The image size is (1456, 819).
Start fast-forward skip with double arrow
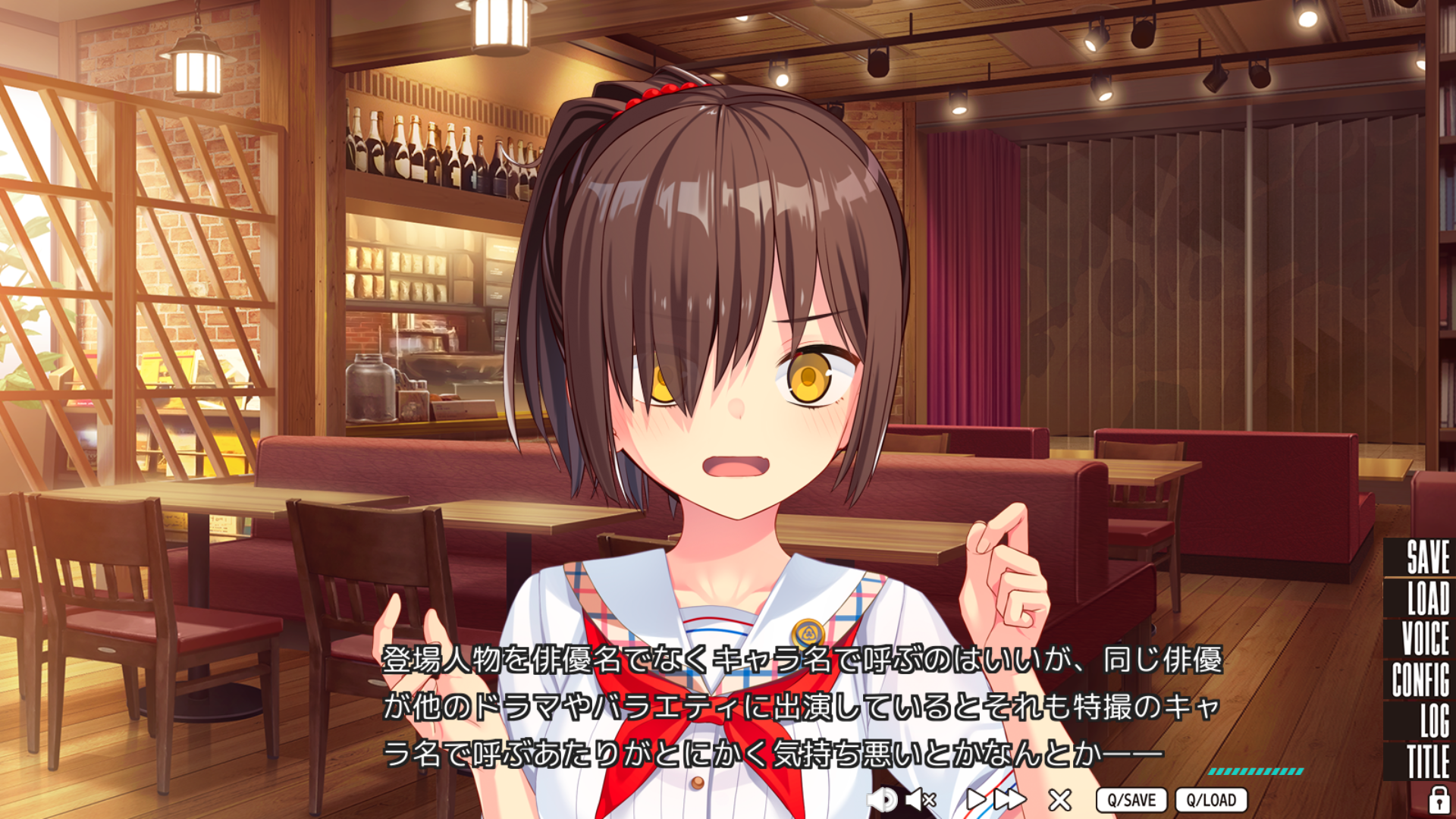[1010, 799]
